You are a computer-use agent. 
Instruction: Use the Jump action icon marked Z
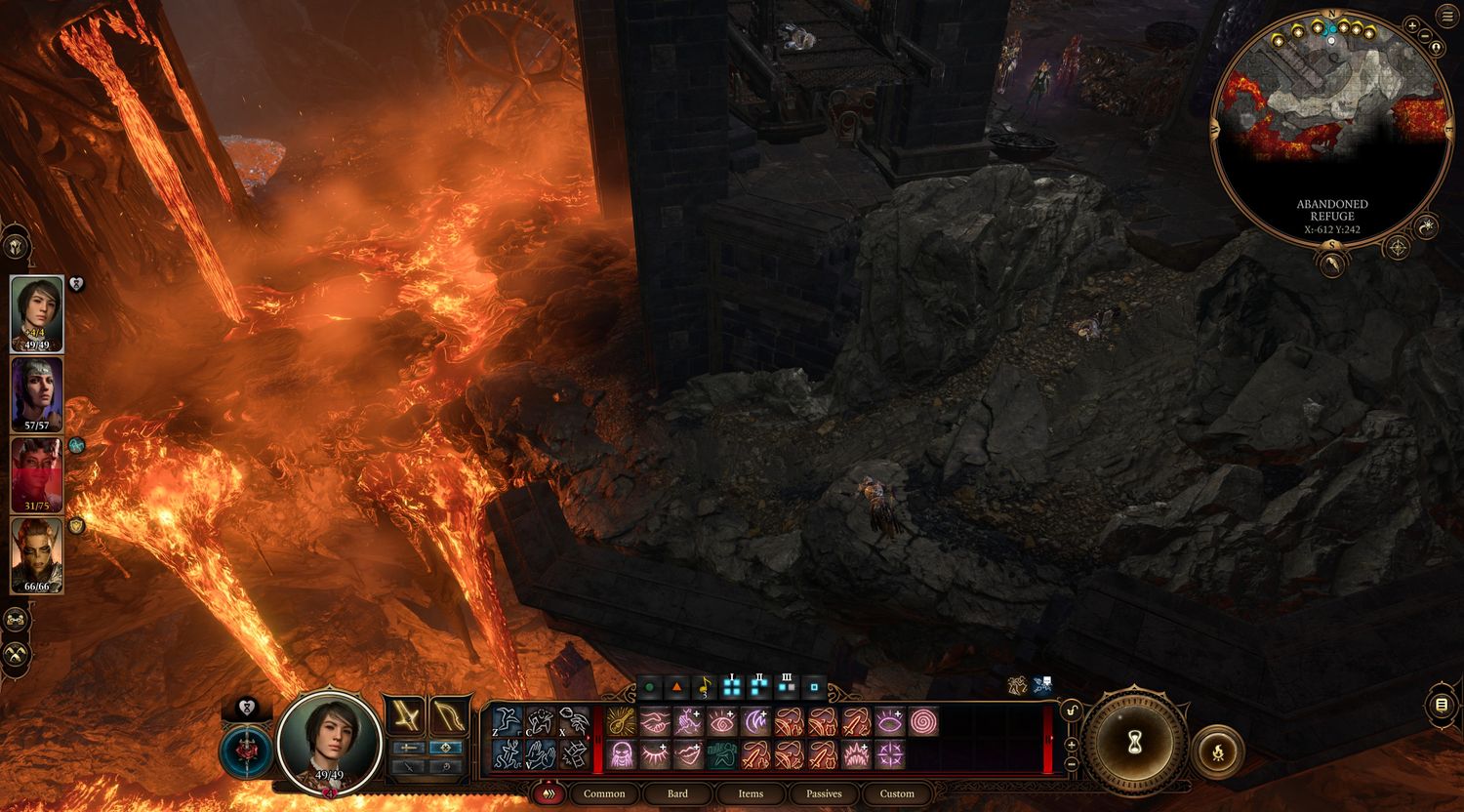pos(508,721)
